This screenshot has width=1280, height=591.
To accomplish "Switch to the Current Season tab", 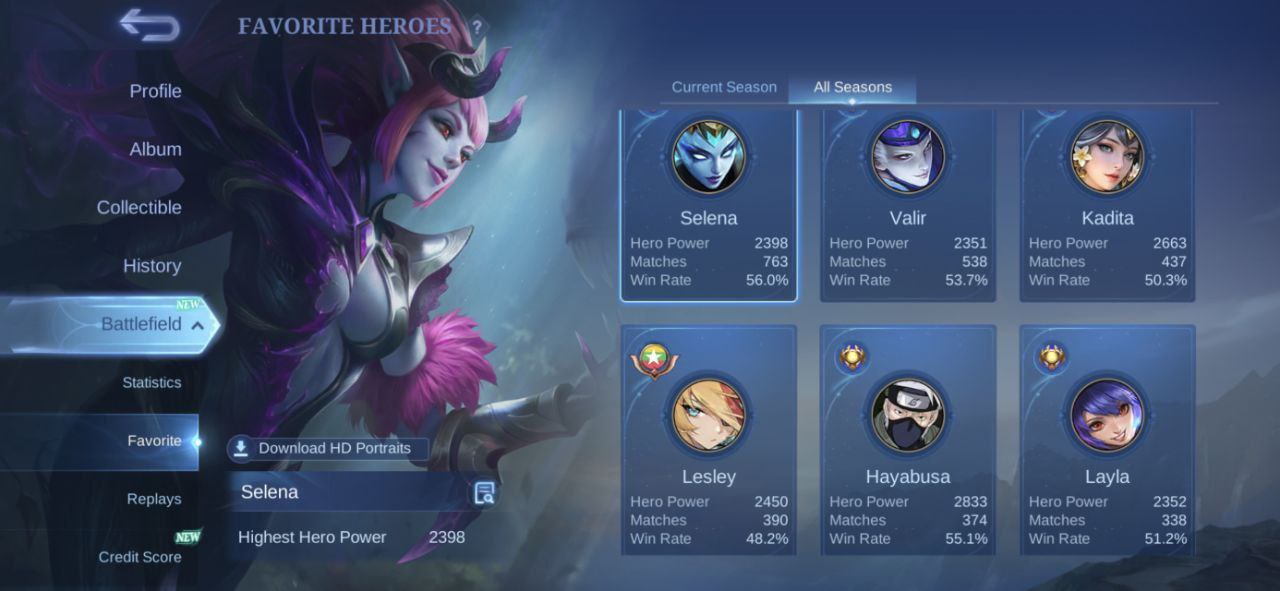I will [724, 87].
